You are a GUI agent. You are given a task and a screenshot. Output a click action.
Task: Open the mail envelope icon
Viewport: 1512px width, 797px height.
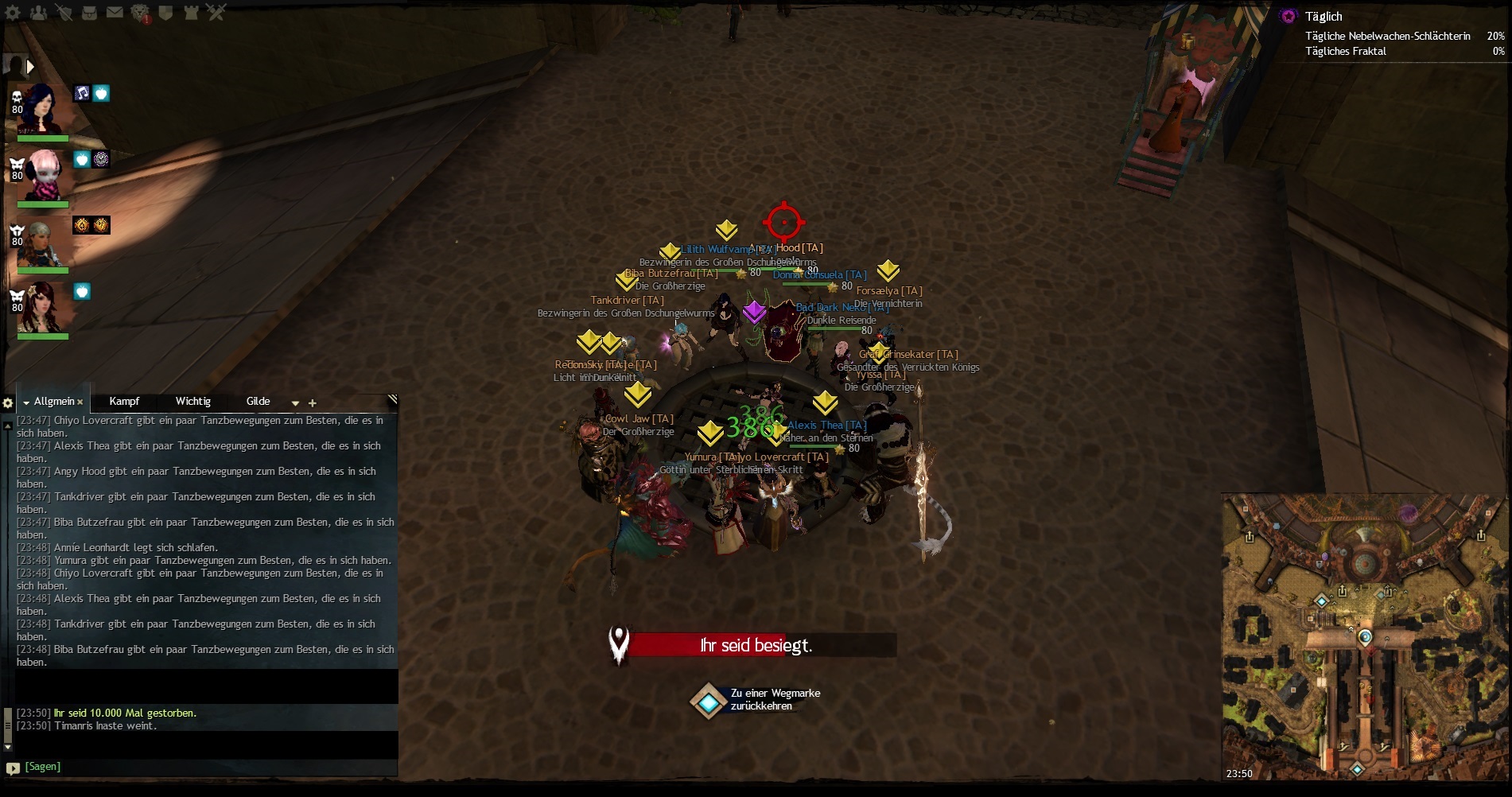[x=115, y=12]
